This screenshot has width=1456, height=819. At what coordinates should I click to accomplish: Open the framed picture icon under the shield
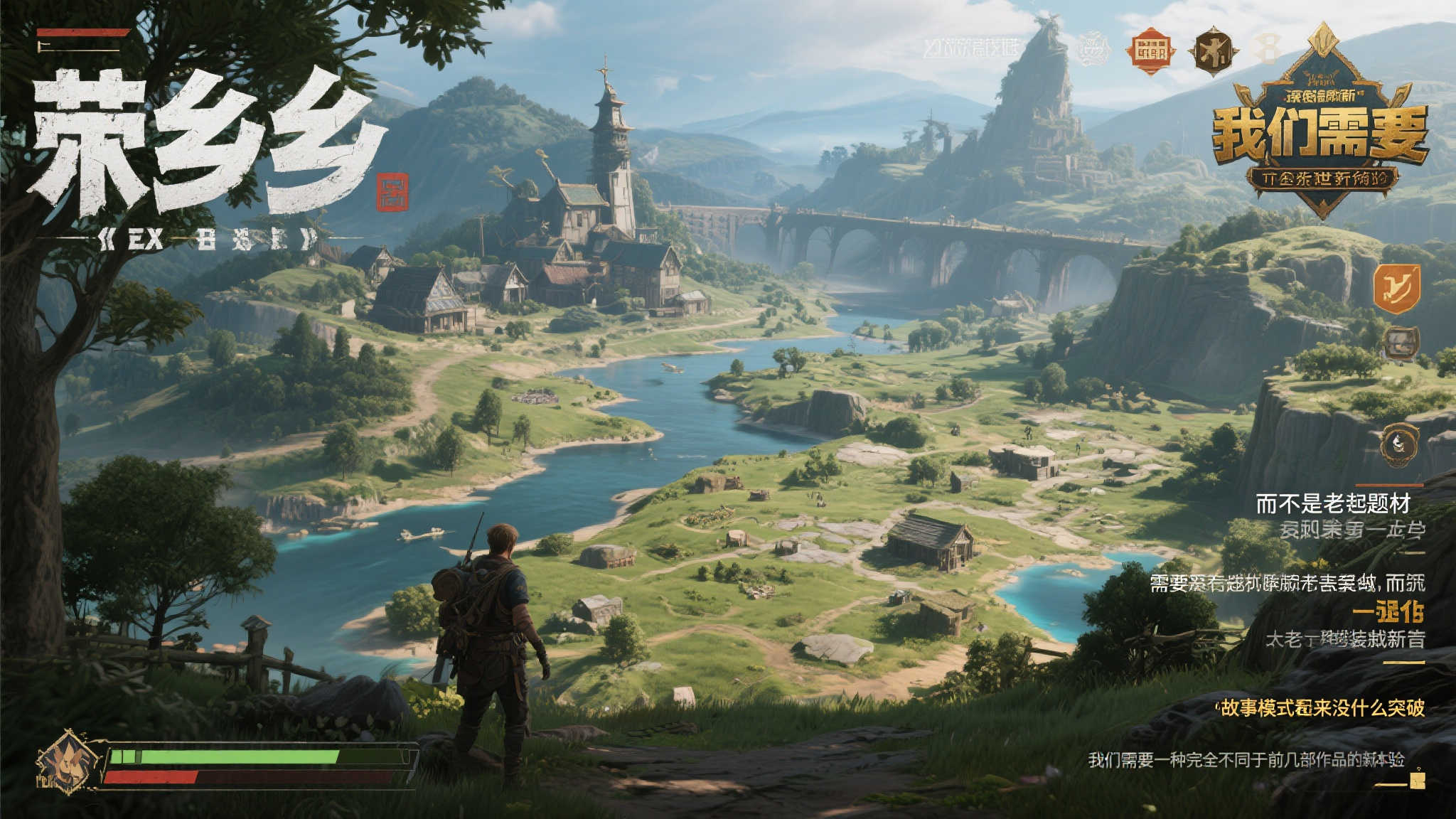(1401, 343)
